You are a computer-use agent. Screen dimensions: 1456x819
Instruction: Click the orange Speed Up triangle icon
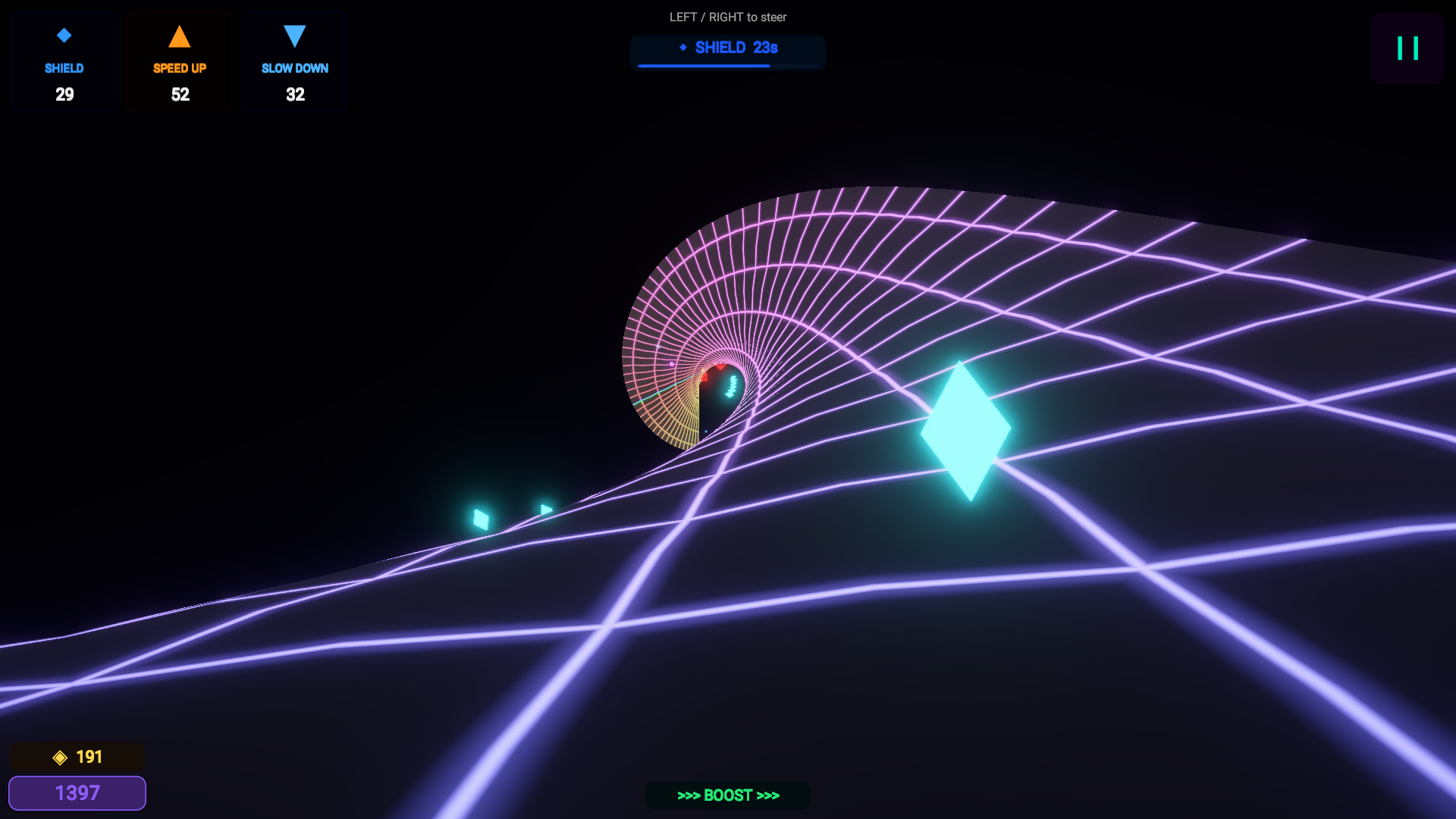[179, 34]
